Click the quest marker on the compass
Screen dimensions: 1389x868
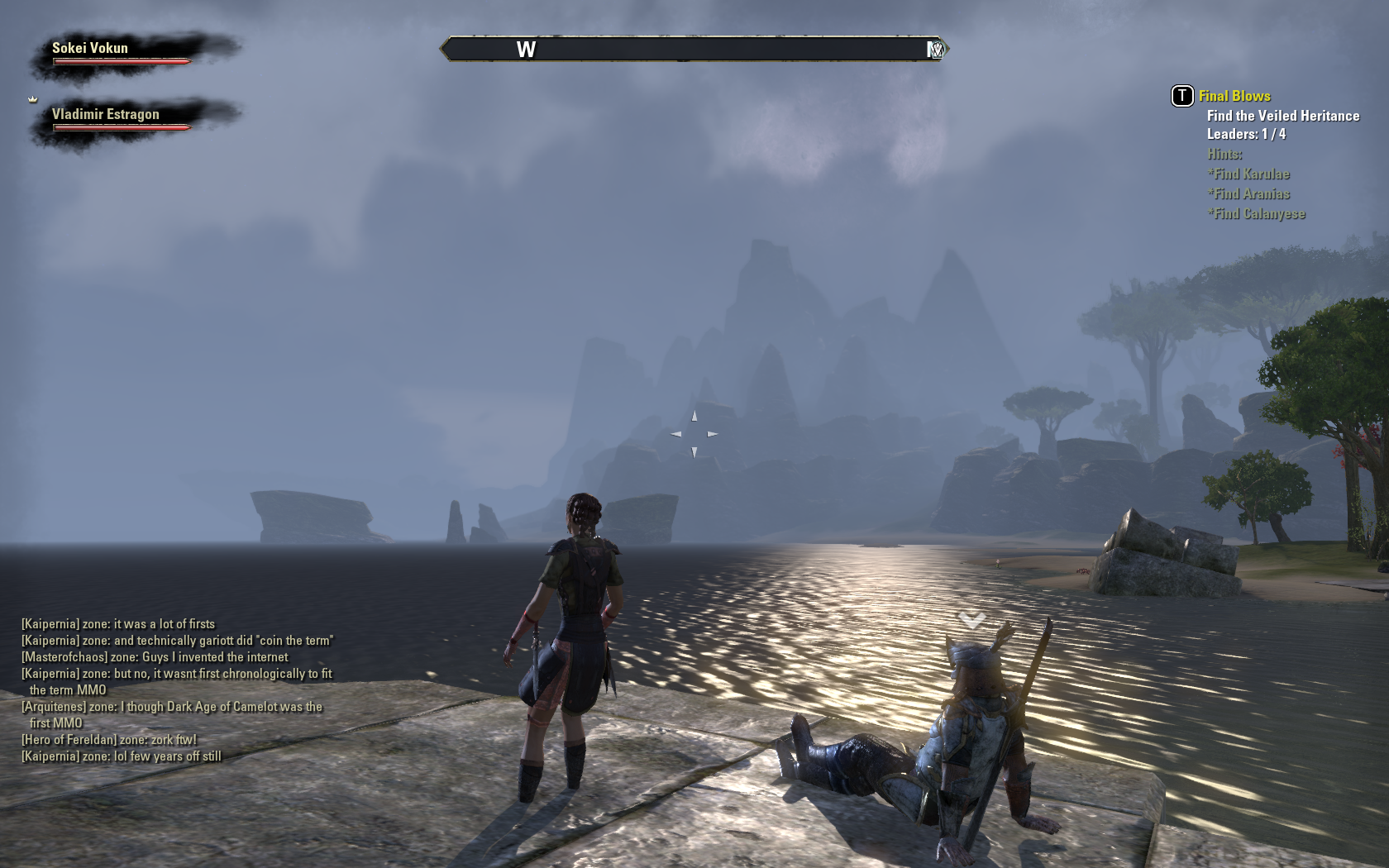pos(935,50)
